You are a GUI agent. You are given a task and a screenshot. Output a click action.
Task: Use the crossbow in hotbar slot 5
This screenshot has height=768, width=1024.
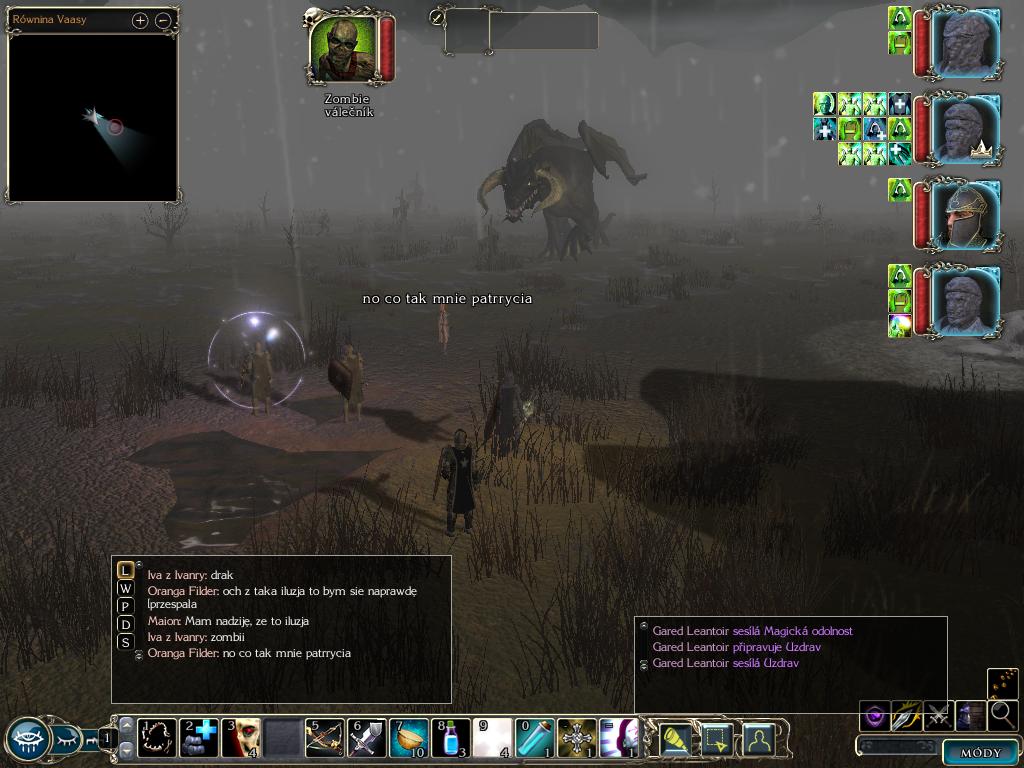coord(325,738)
